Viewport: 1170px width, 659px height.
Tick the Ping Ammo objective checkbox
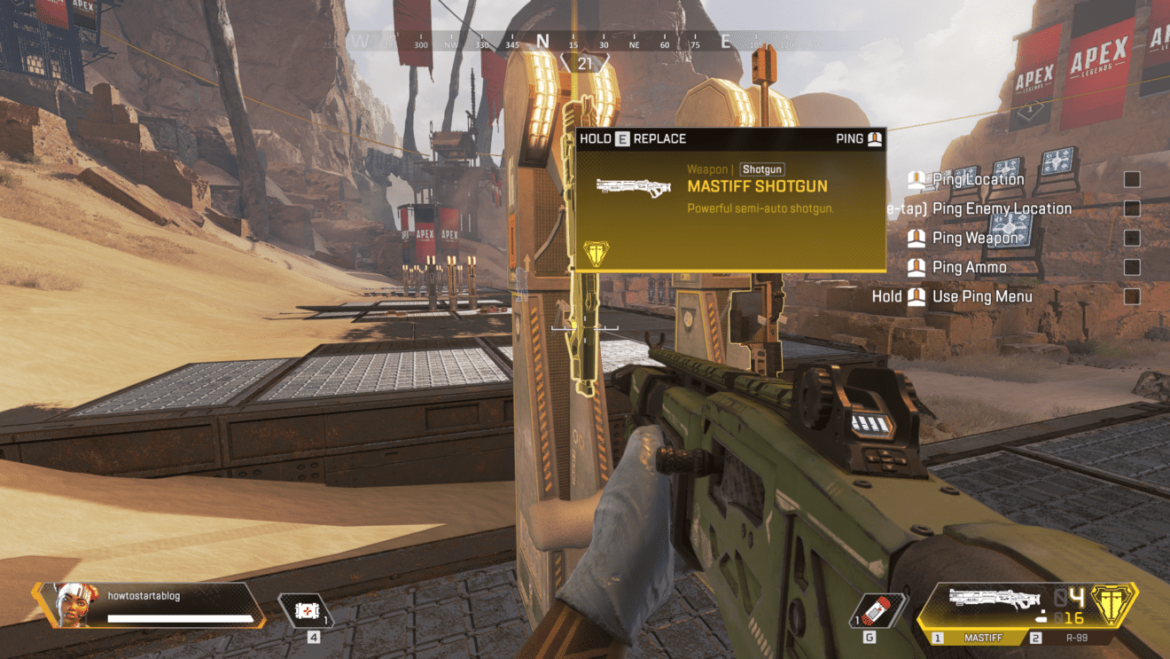(x=1132, y=267)
